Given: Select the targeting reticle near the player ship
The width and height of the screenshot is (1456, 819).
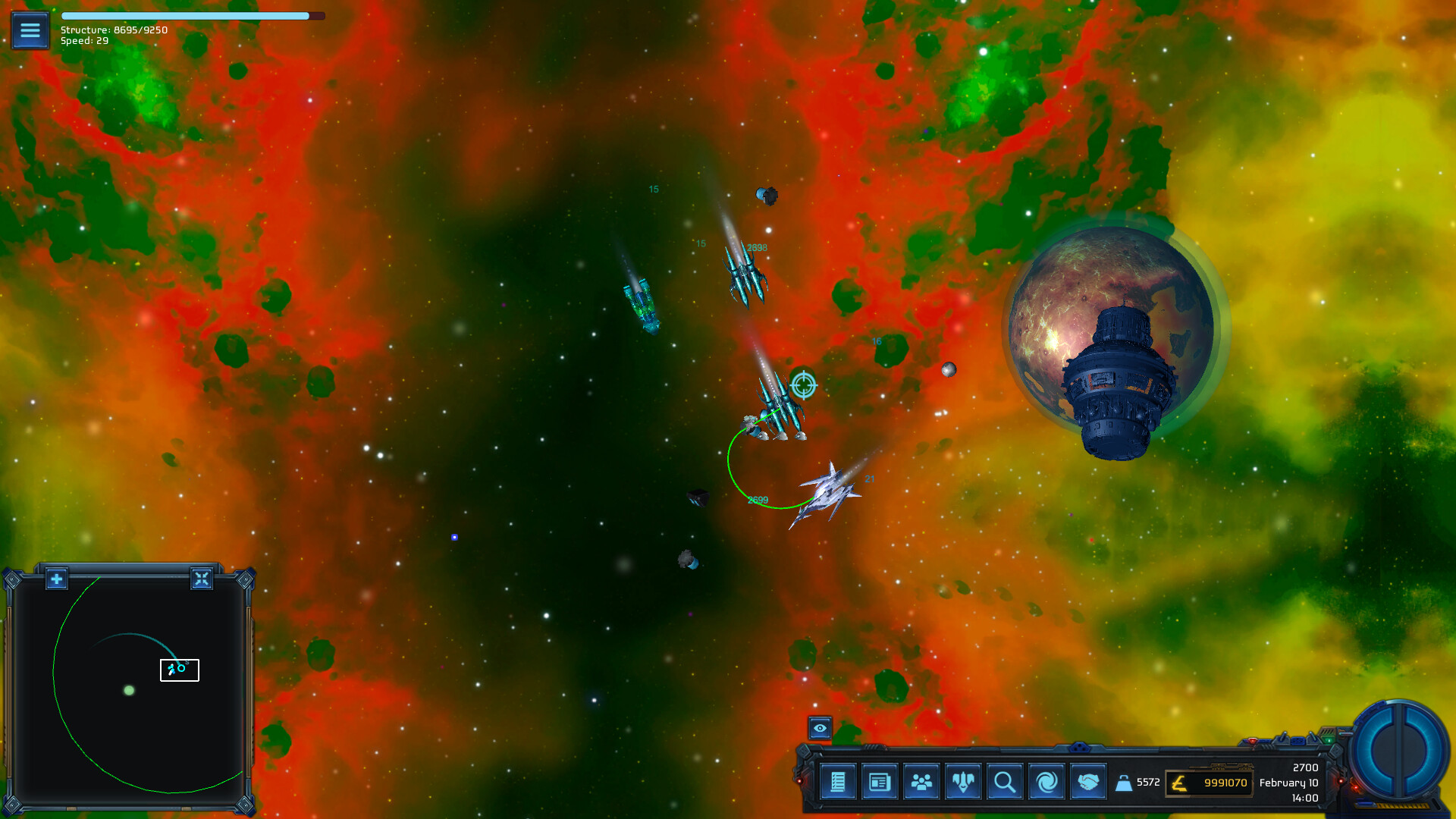Looking at the screenshot, I should click(803, 385).
